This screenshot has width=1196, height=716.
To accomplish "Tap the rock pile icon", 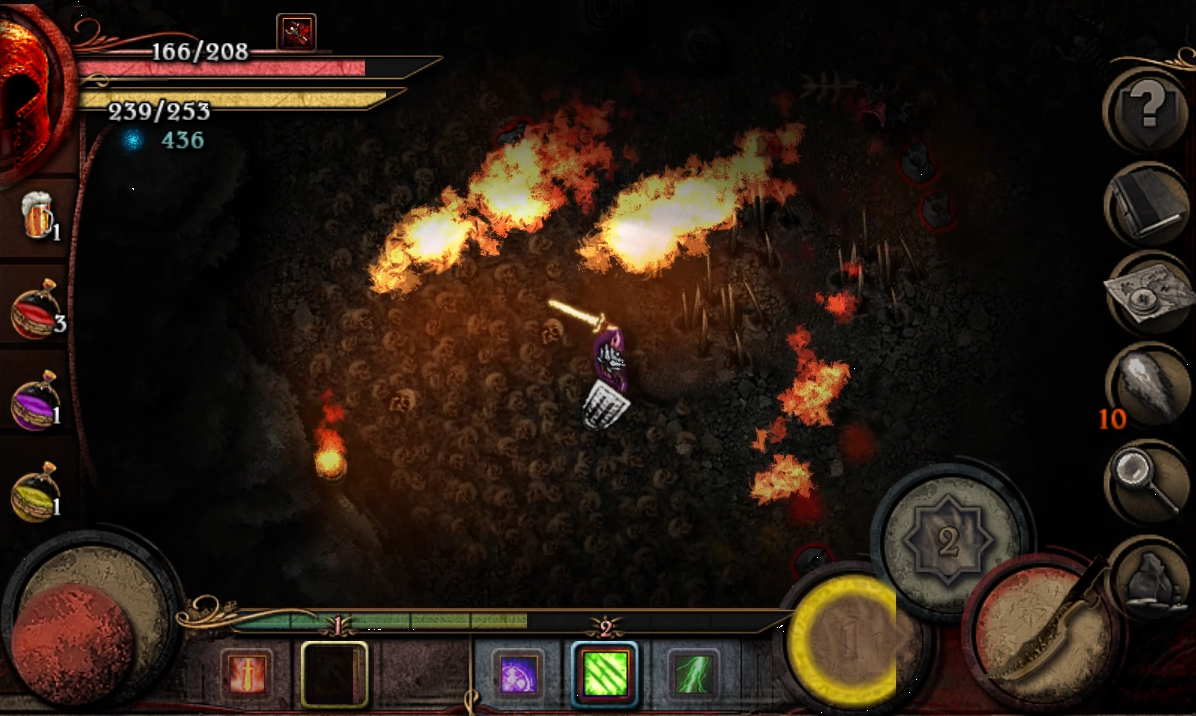I will coord(1148,574).
